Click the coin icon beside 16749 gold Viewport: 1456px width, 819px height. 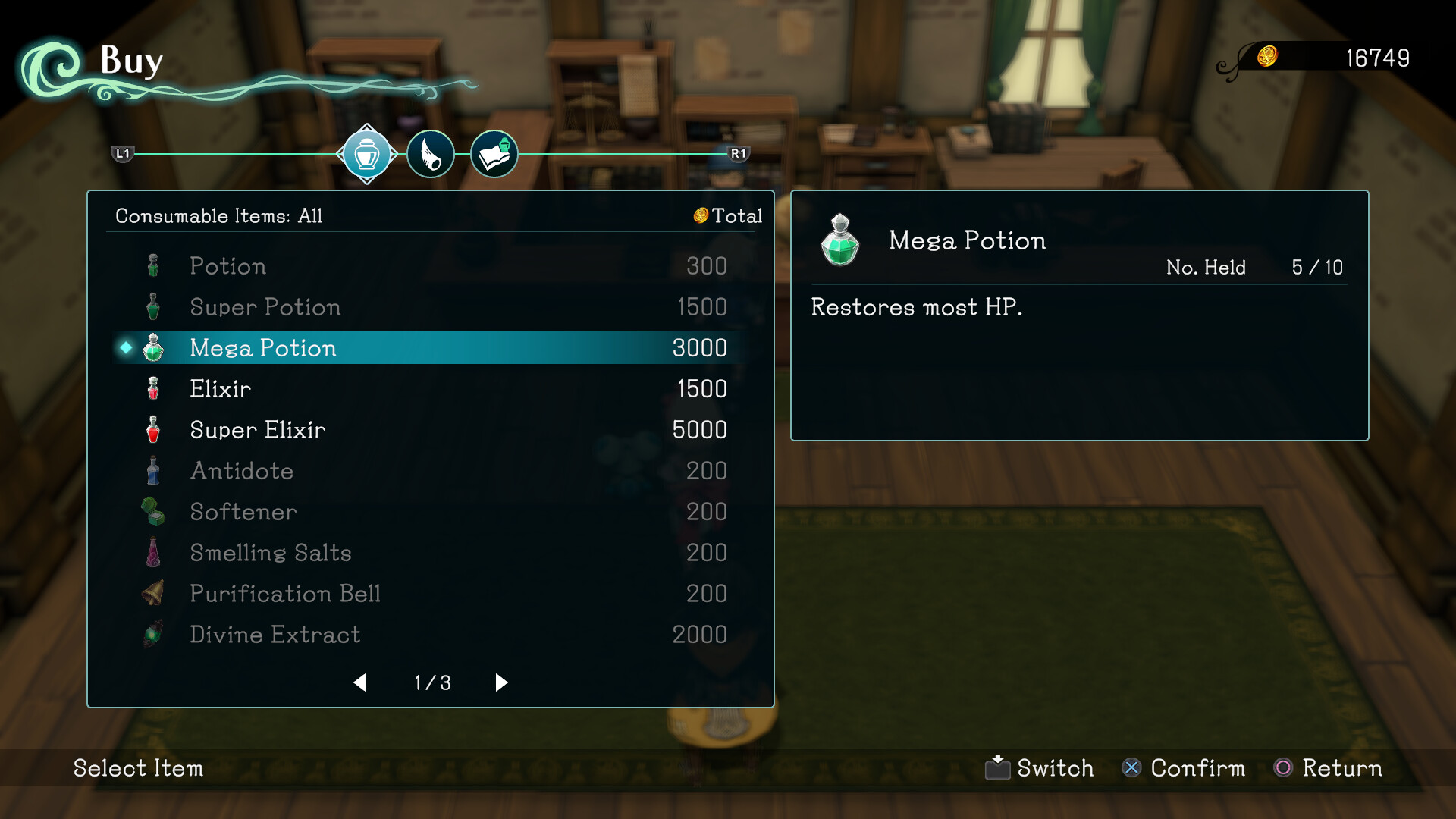coord(1268,54)
